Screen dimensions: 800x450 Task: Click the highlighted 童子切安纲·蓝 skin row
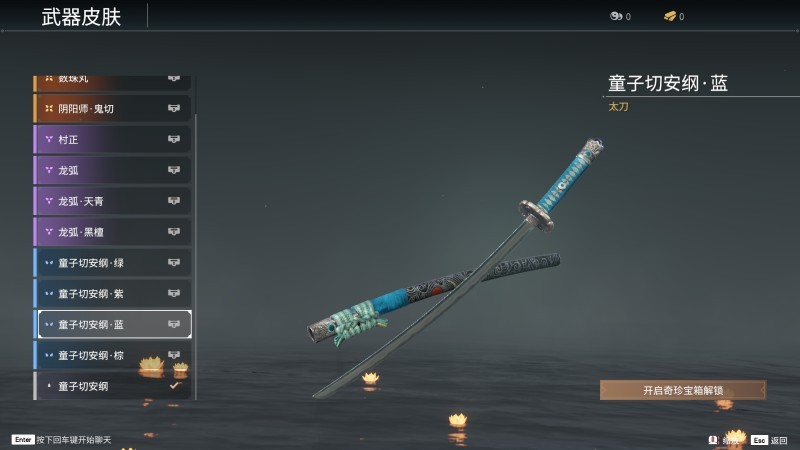coord(112,324)
